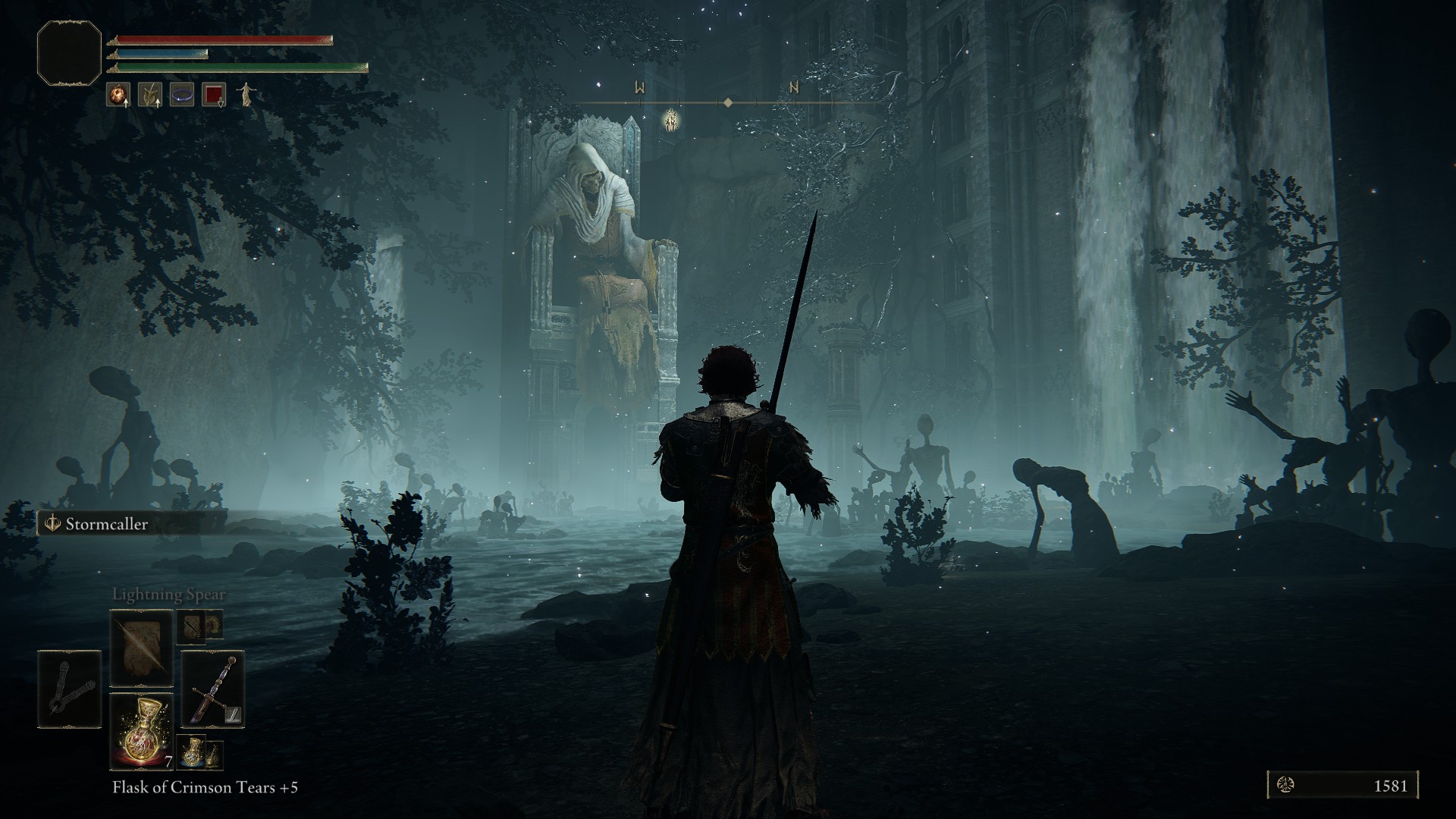This screenshot has width=1456, height=819.
Task: Click the Stormcaller skill label
Action: pyautogui.click(x=106, y=524)
